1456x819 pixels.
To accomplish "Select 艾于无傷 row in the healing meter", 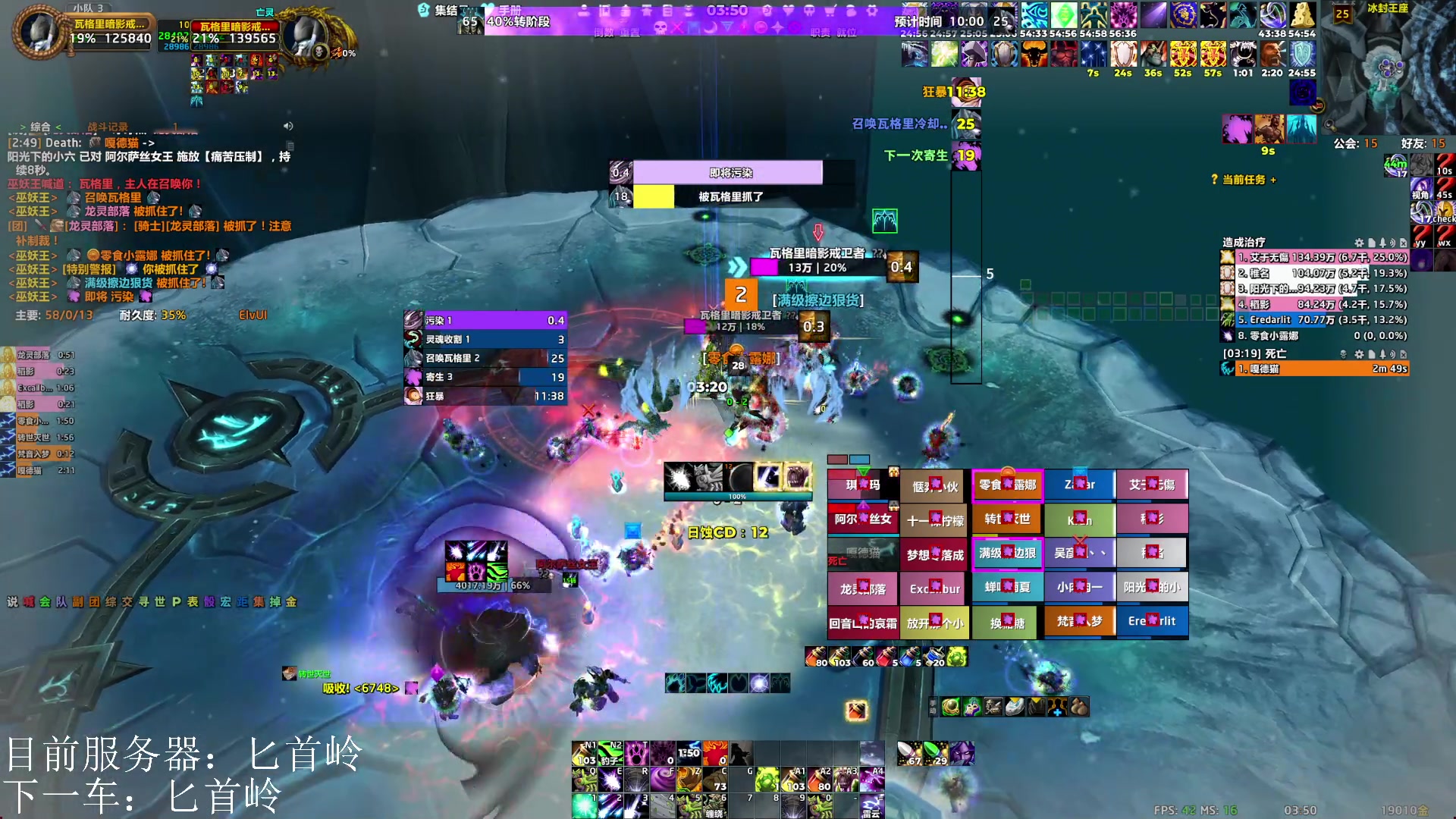I will [1321, 257].
